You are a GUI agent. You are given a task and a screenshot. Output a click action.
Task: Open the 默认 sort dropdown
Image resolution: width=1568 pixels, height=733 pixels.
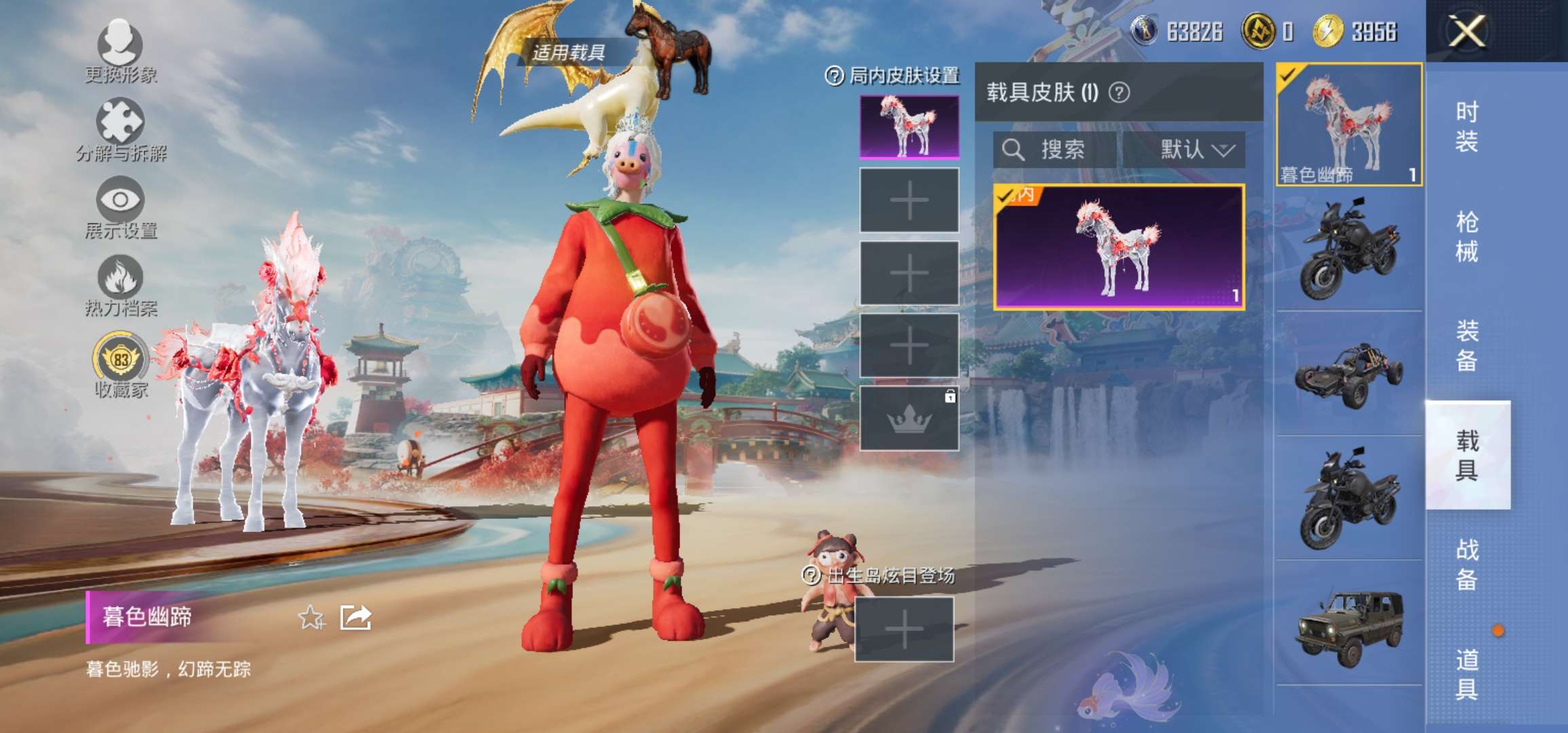tap(1196, 149)
